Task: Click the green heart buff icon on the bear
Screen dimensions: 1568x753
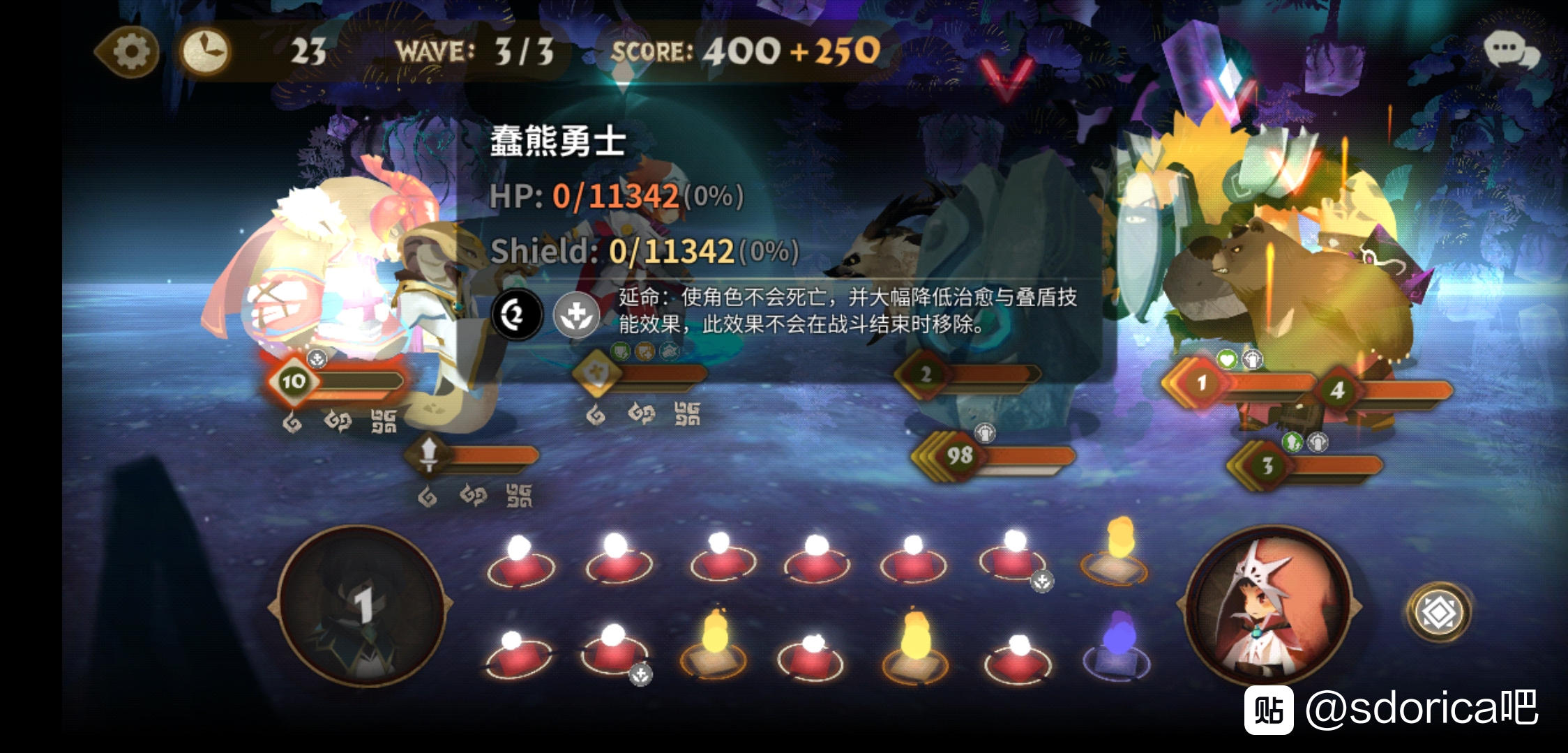Action: 1226,358
